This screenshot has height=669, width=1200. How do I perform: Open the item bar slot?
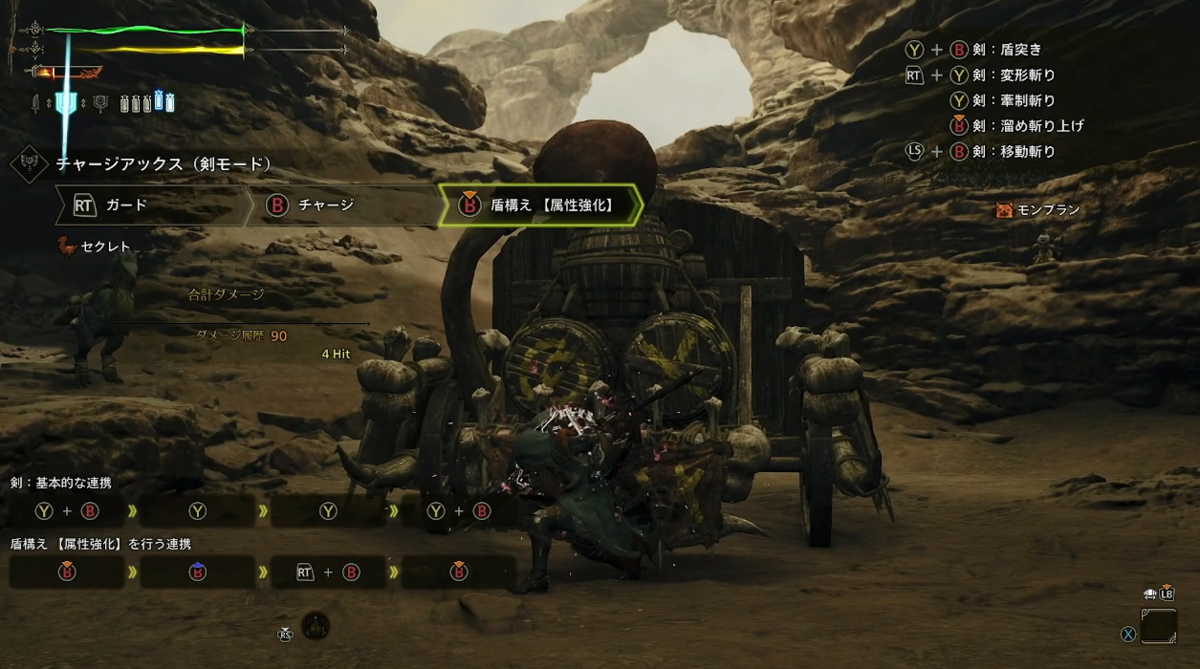pyautogui.click(x=1159, y=626)
